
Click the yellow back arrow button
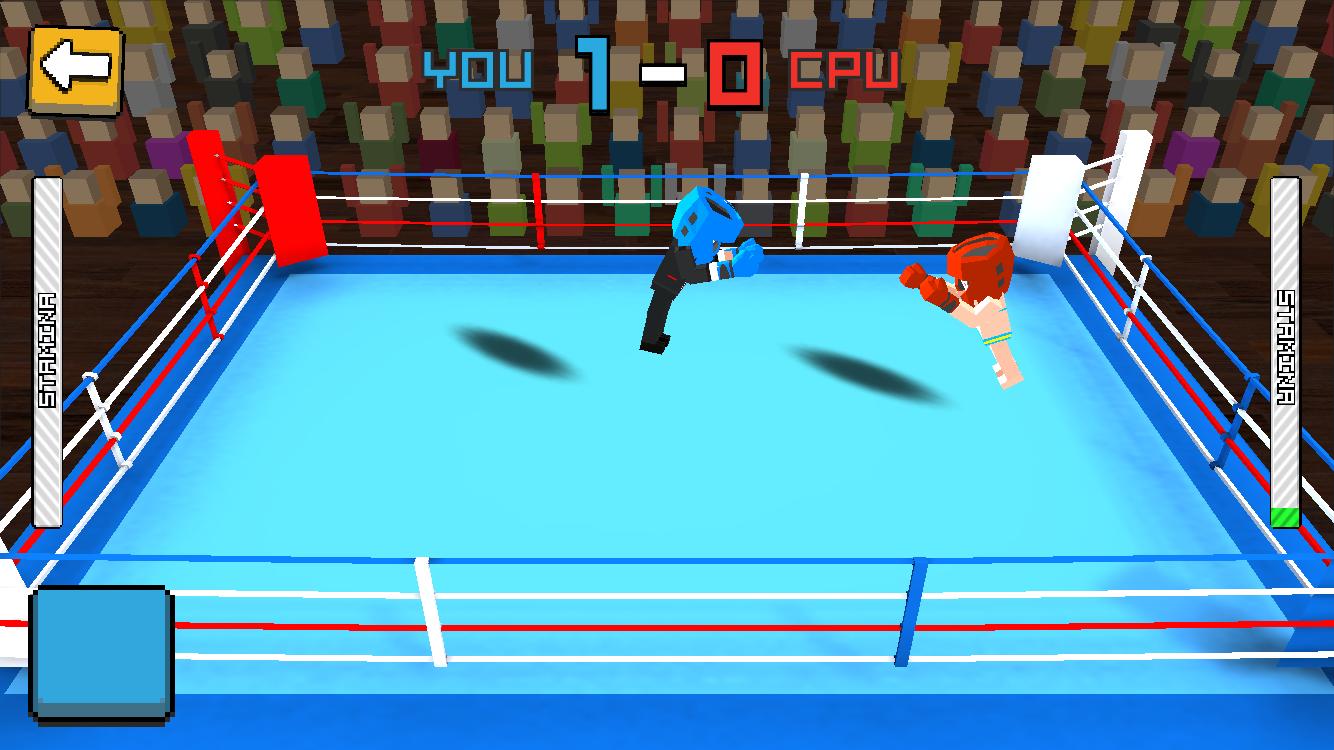(75, 70)
